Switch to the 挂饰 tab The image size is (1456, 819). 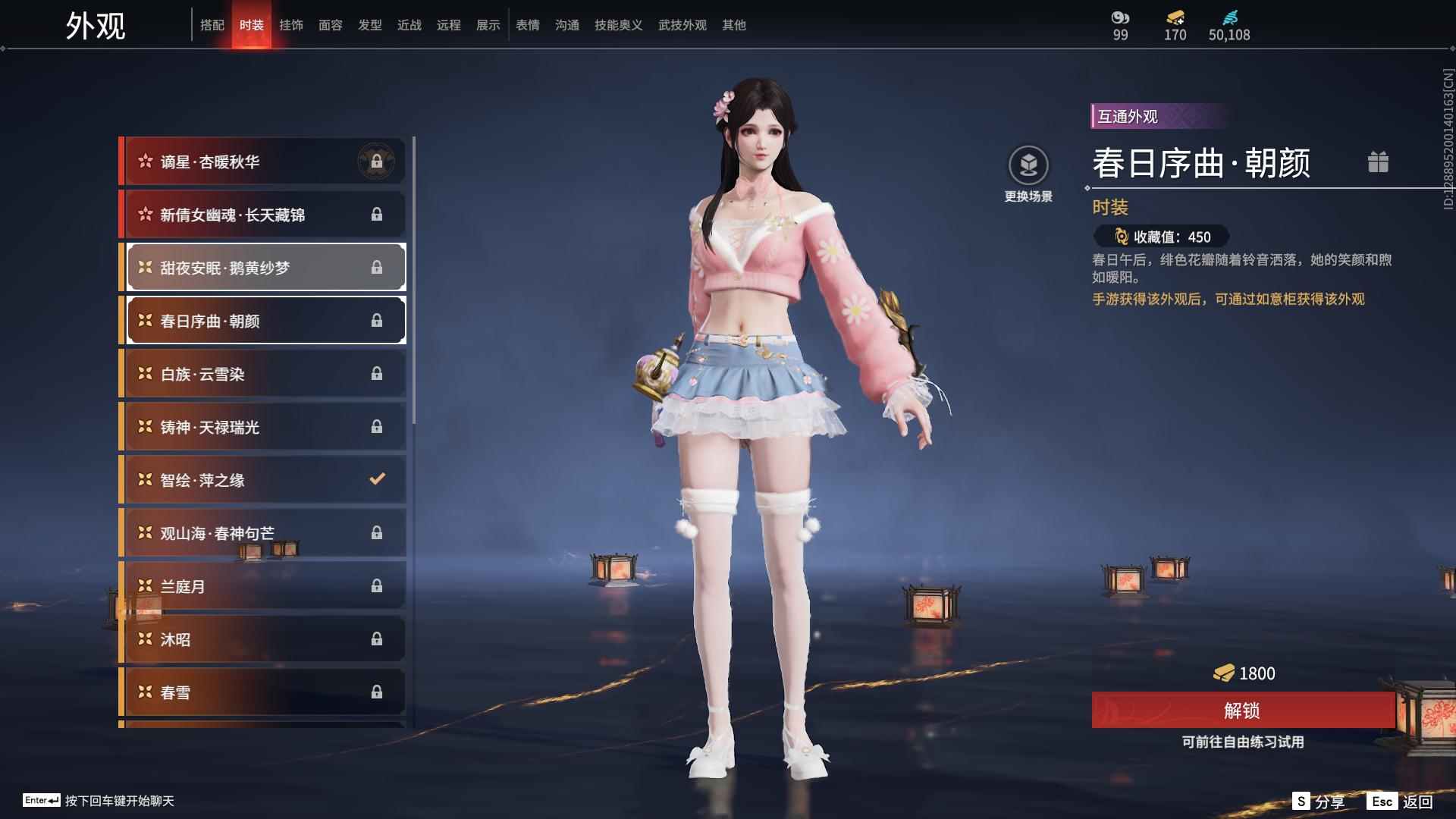pos(292,24)
